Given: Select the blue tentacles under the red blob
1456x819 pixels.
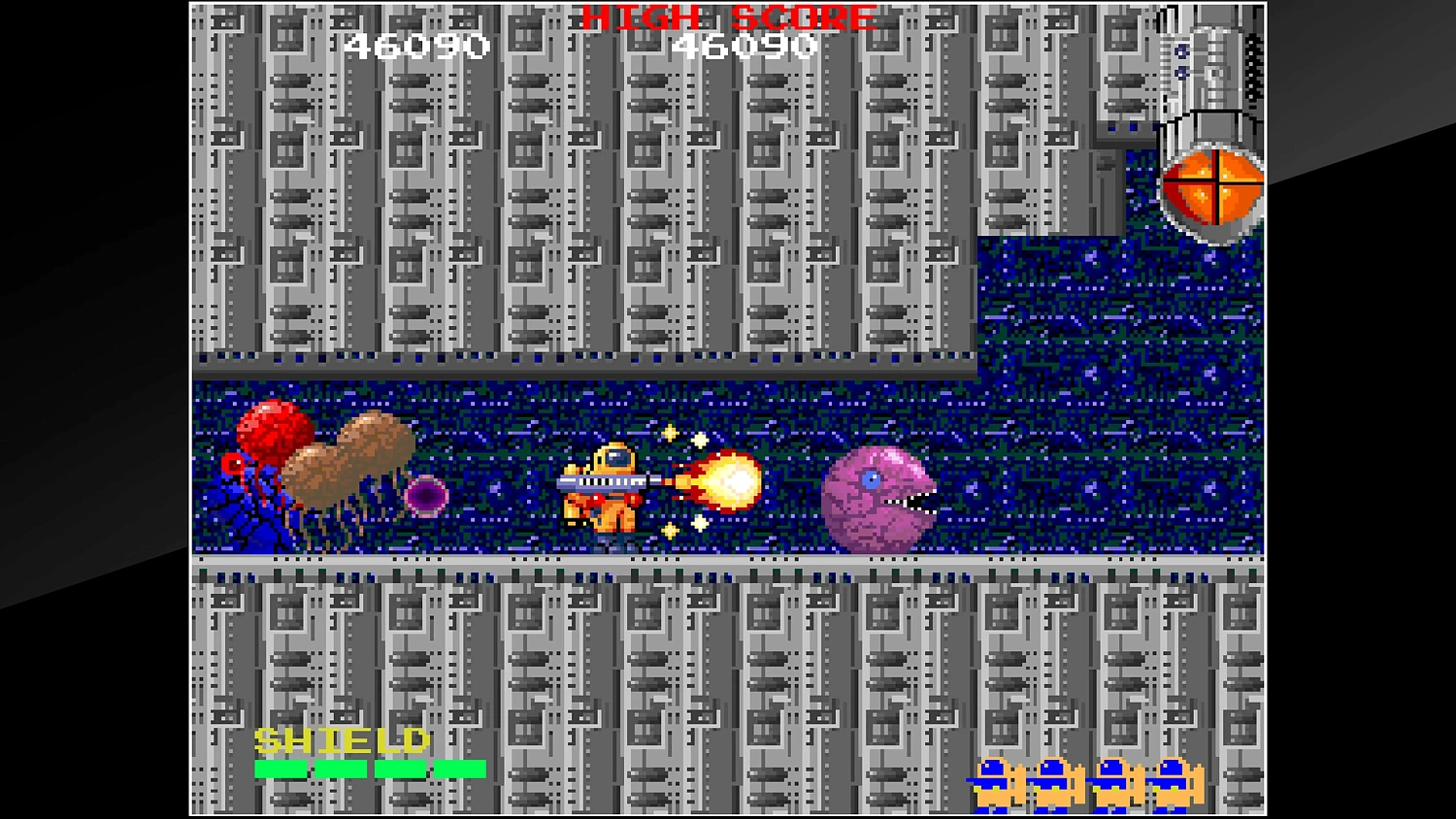Looking at the screenshot, I should (x=257, y=514).
